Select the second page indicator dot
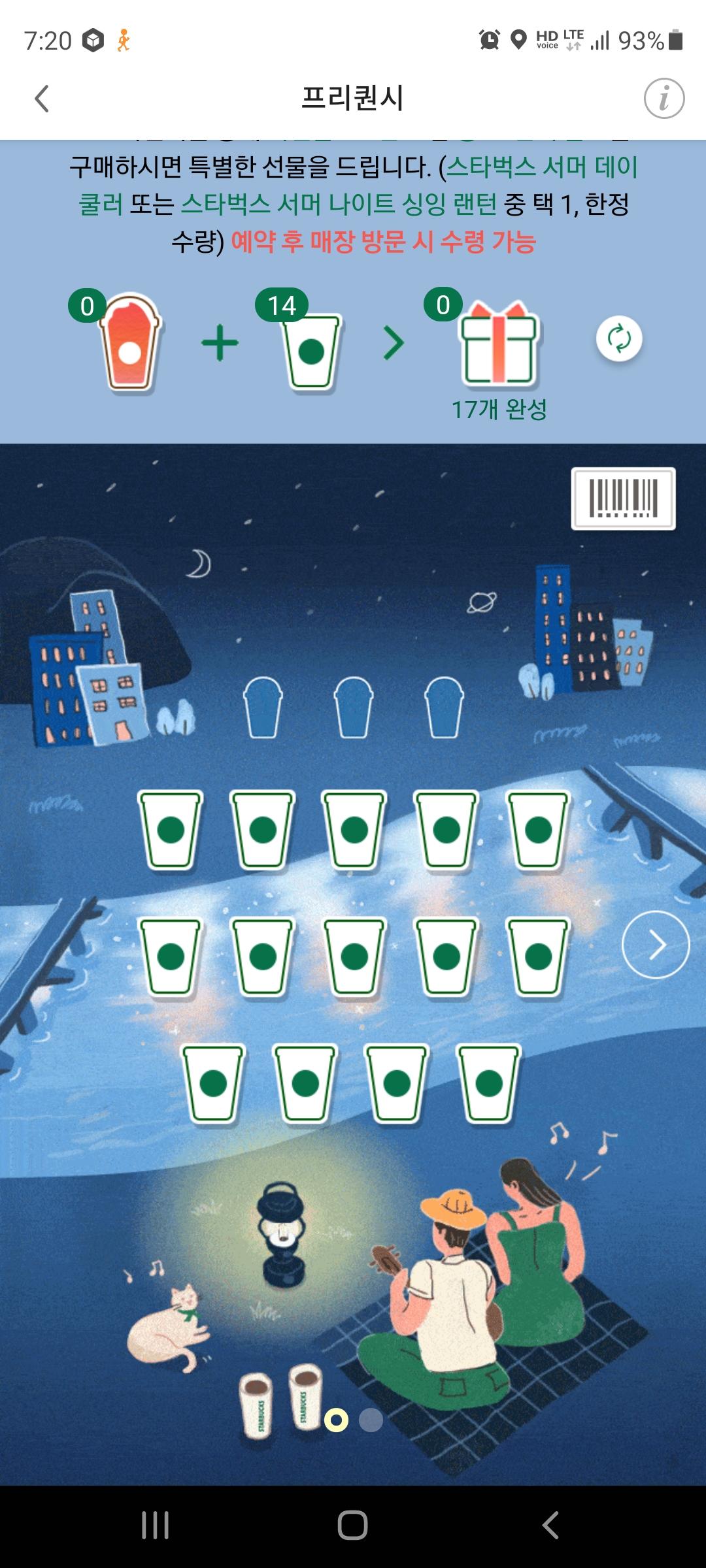 [x=371, y=1420]
